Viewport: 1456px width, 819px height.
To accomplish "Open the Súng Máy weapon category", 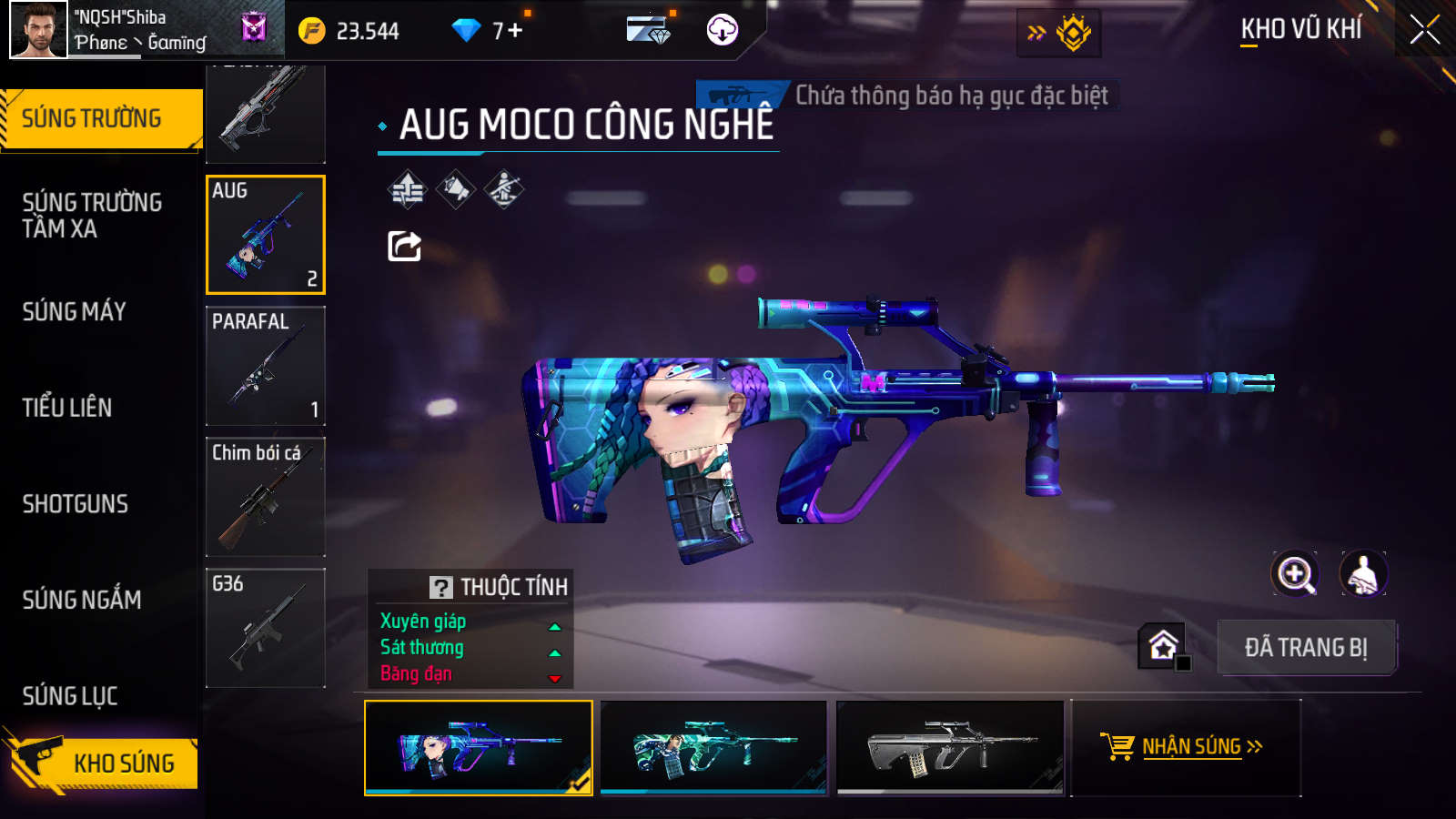I will (x=75, y=312).
